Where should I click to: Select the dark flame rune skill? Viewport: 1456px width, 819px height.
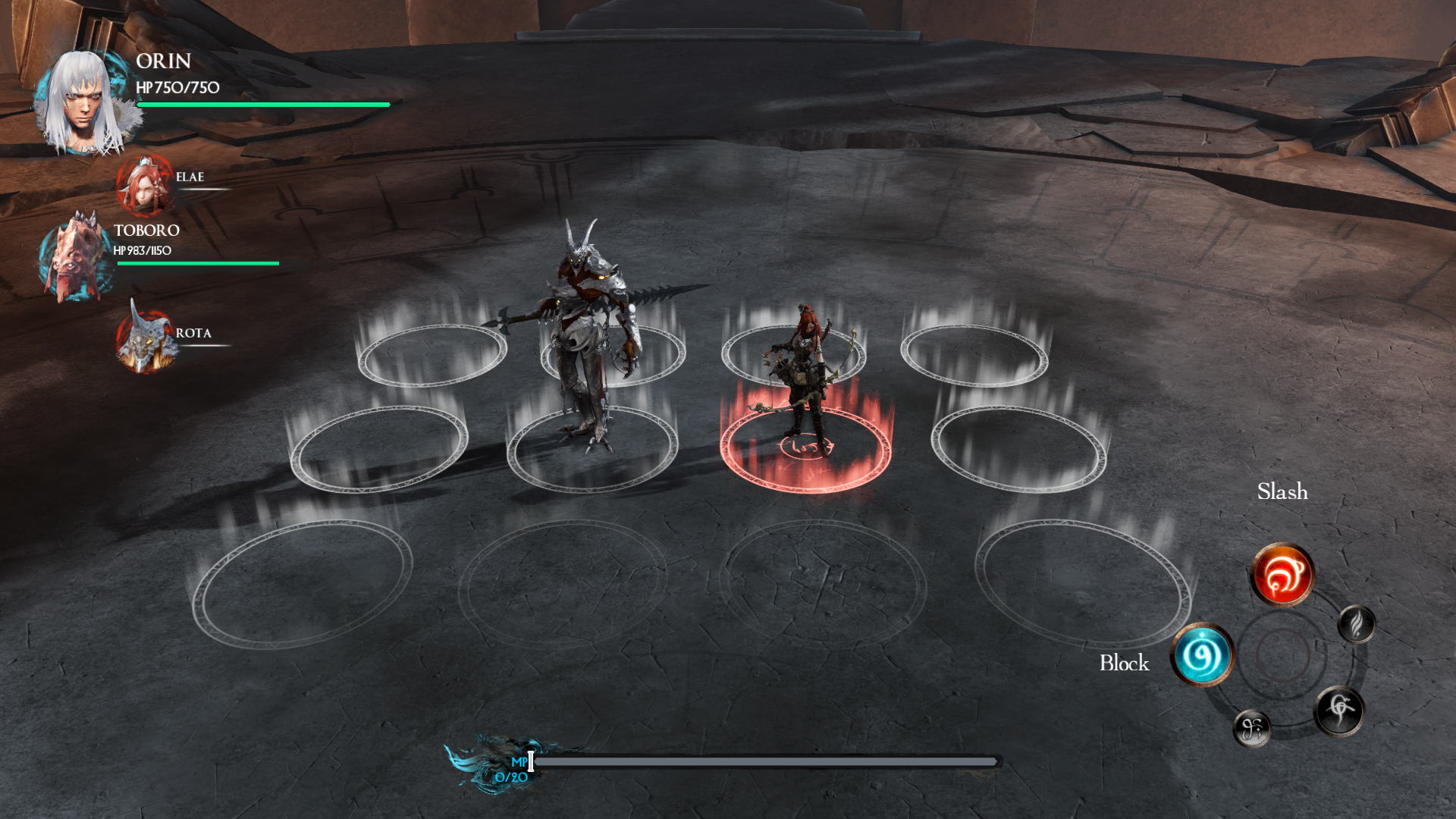(1357, 625)
